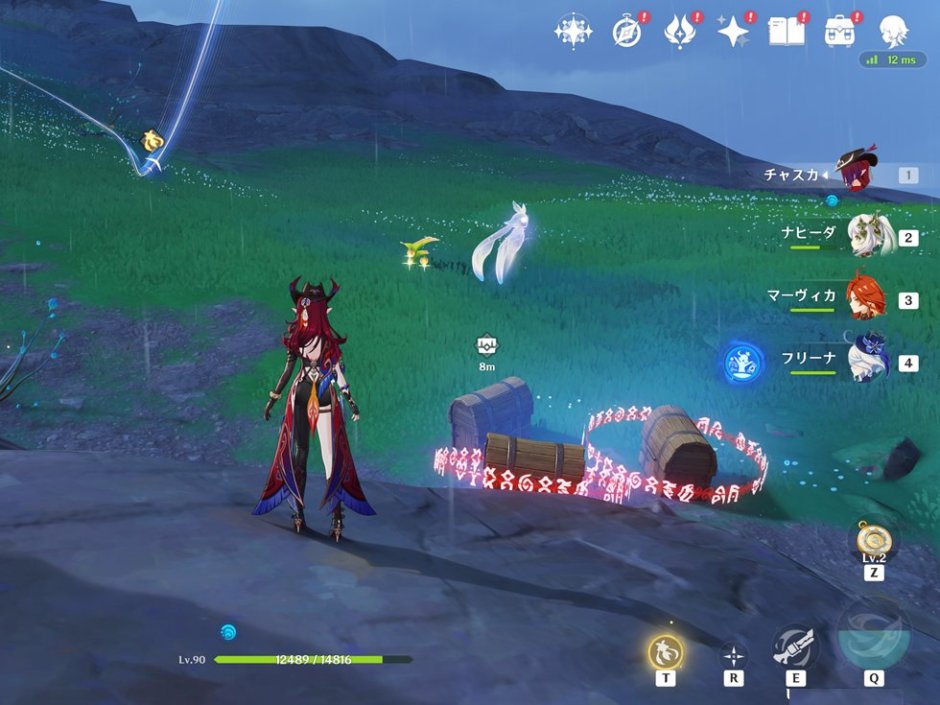Open the Battle Pass winged icon
This screenshot has height=705, width=940.
[680, 31]
